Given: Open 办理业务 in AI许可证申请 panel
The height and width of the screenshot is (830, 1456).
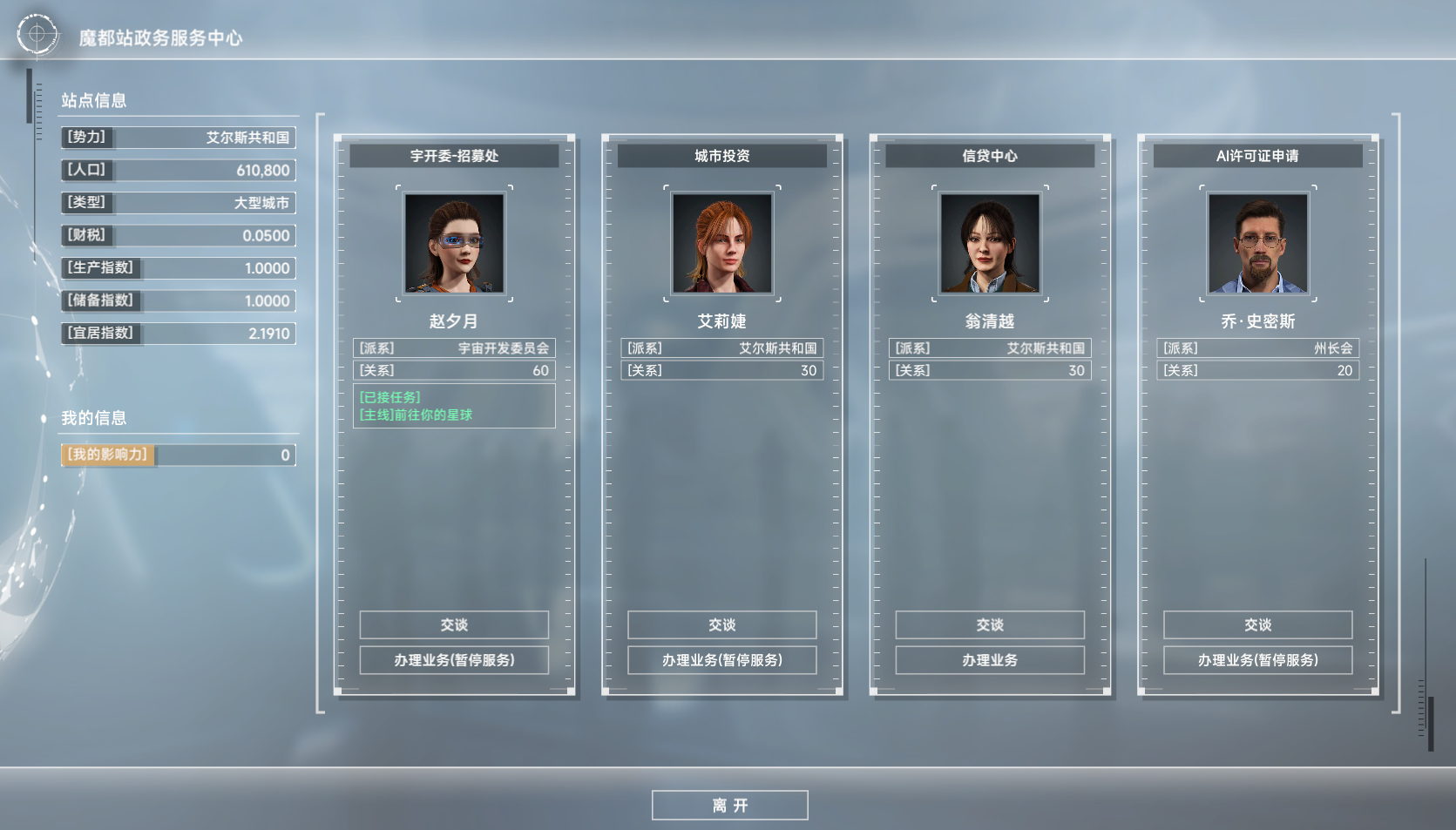Looking at the screenshot, I should click(1257, 660).
